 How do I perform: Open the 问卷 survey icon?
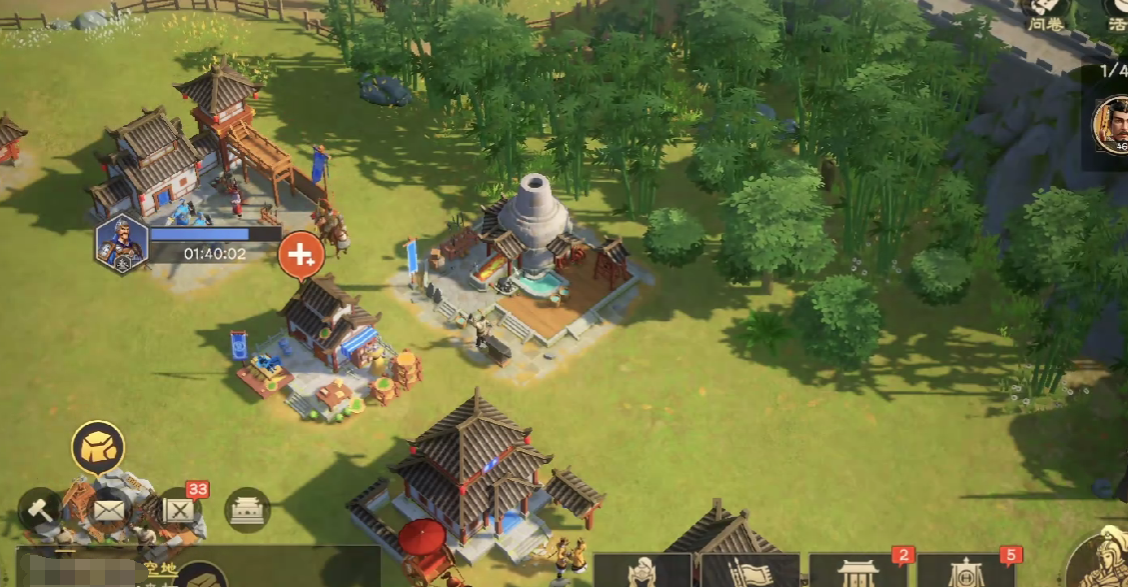(1045, 14)
